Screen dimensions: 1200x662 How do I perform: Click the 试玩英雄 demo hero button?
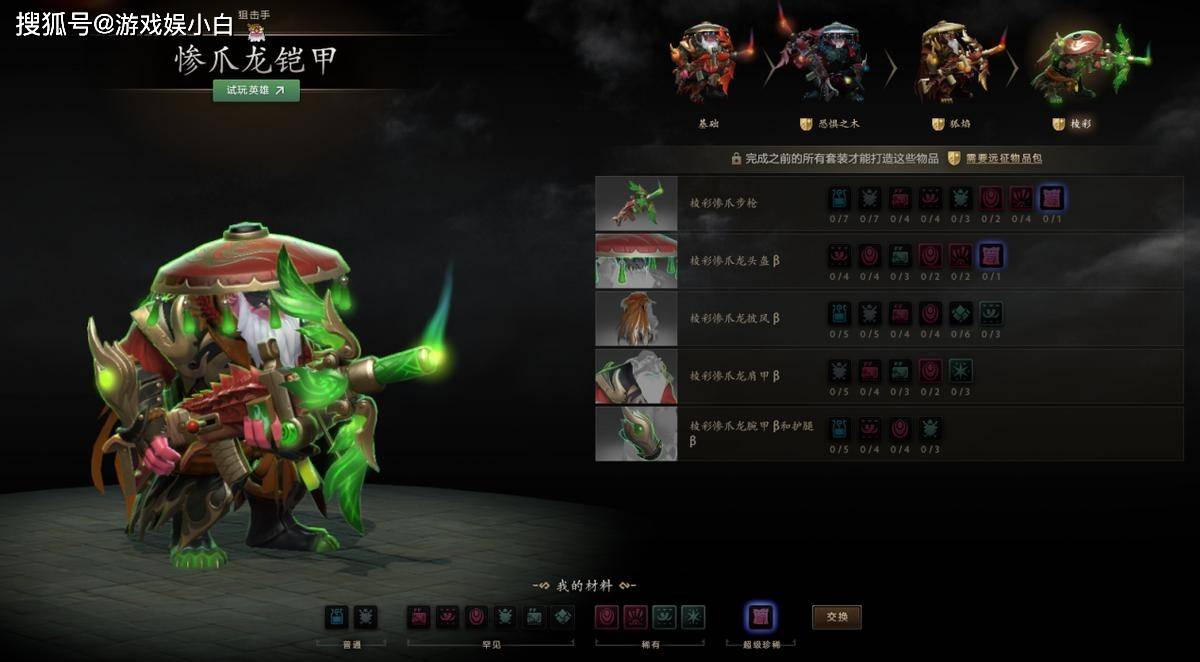[256, 90]
